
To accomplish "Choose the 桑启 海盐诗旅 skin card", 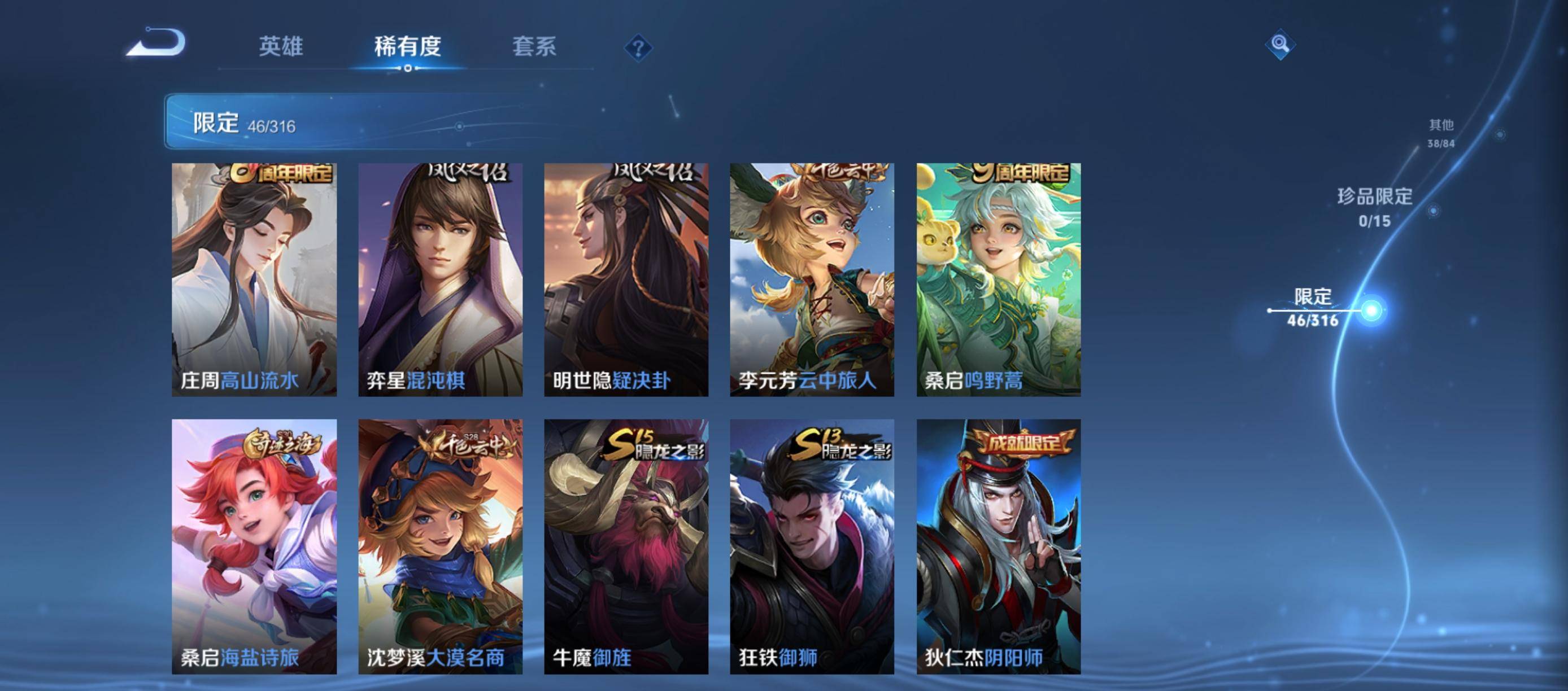I will coord(254,546).
